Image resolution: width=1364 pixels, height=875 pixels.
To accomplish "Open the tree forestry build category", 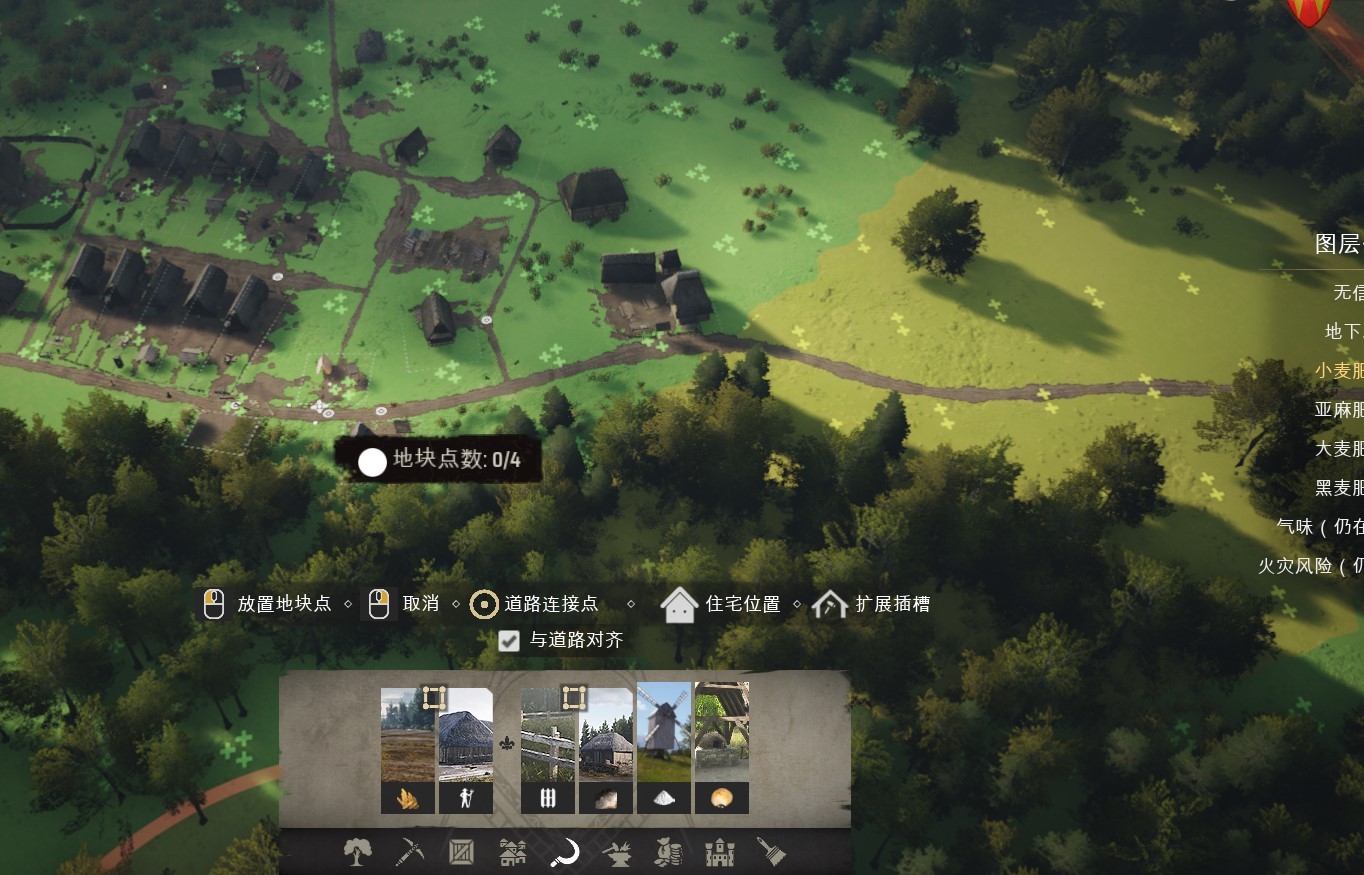I will 357,853.
